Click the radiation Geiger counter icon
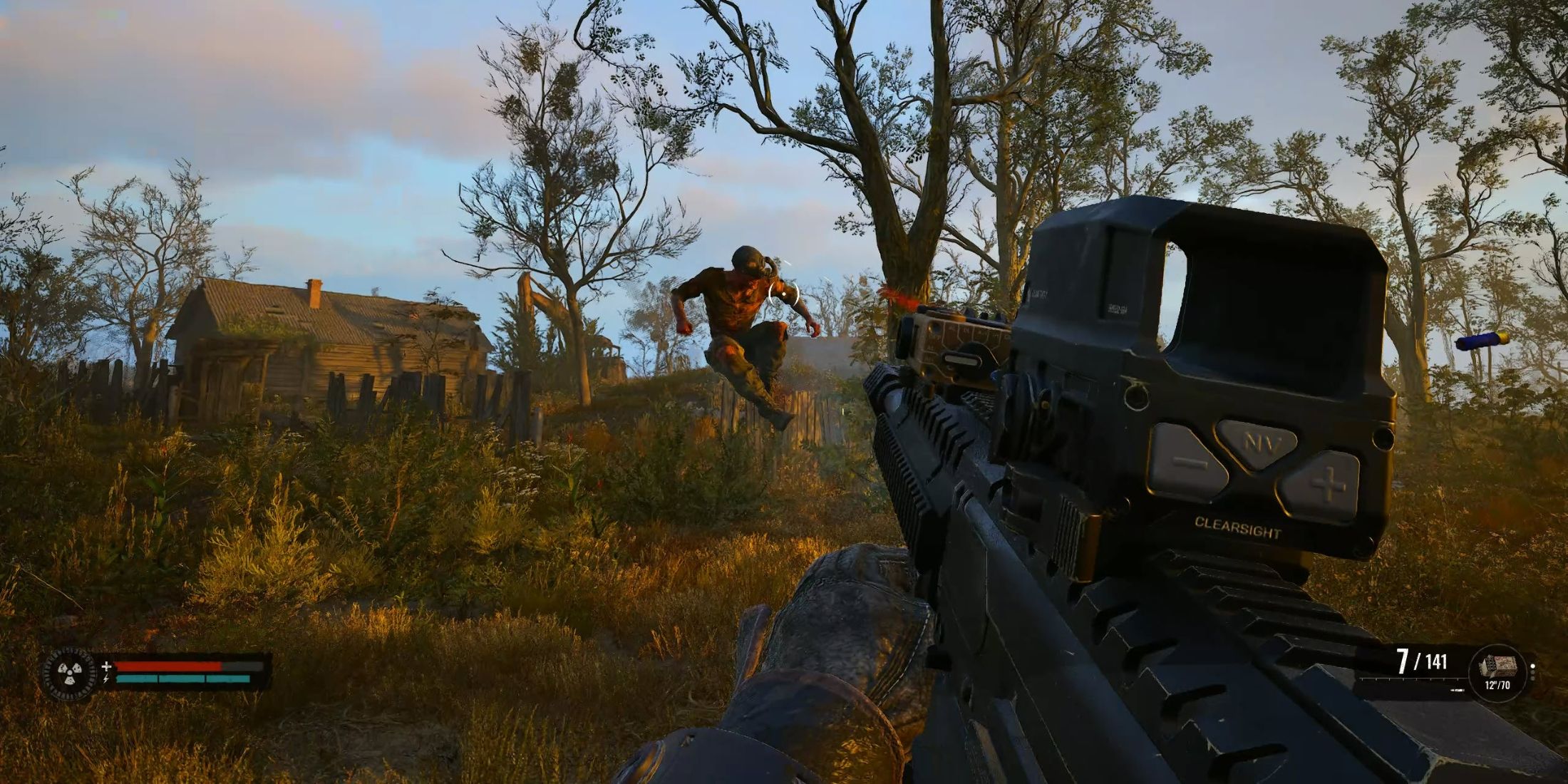Screen dimensions: 1568x784 pos(71,673)
